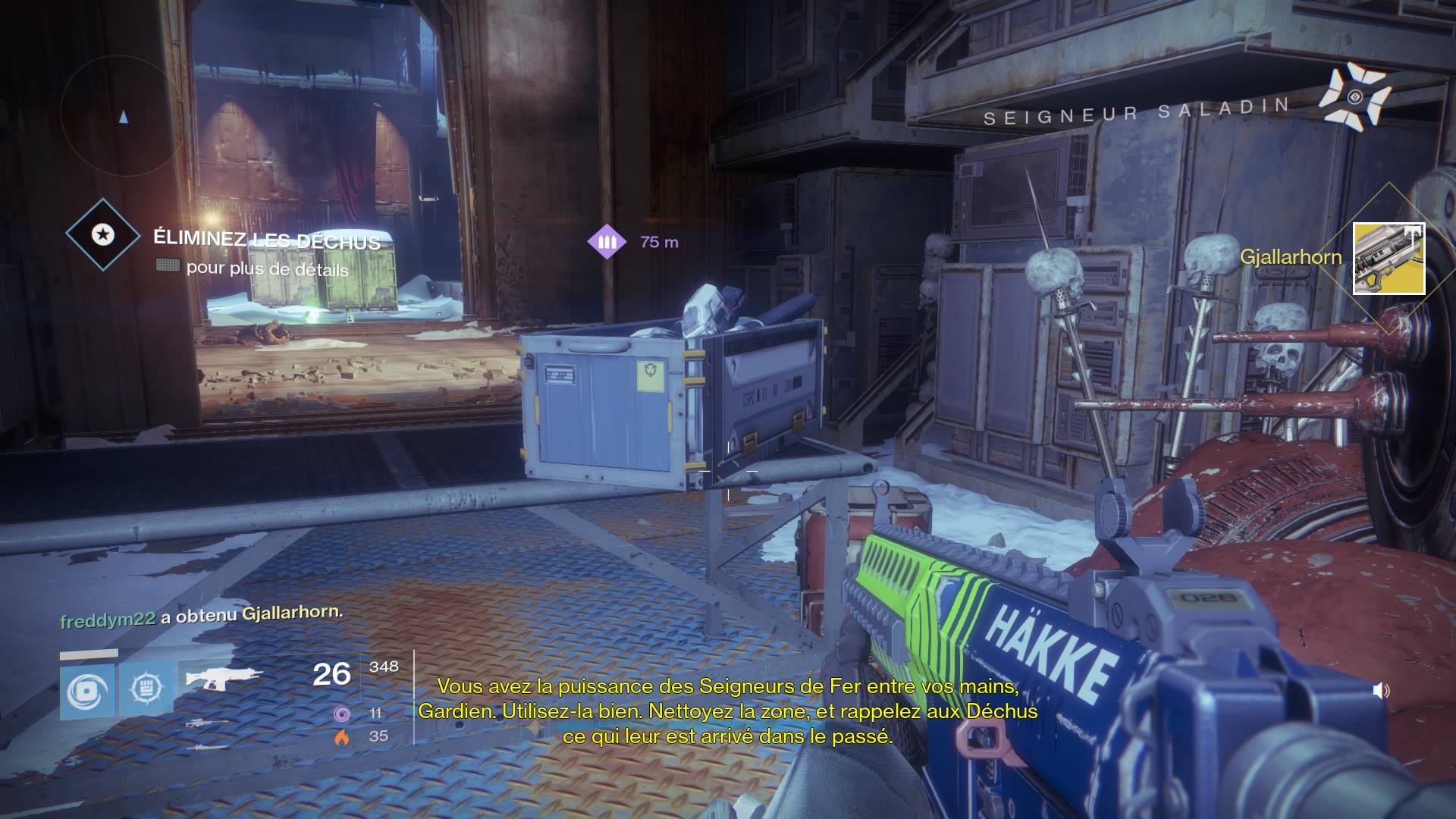Select the purple heavy ammo waypoint marker

click(x=607, y=242)
